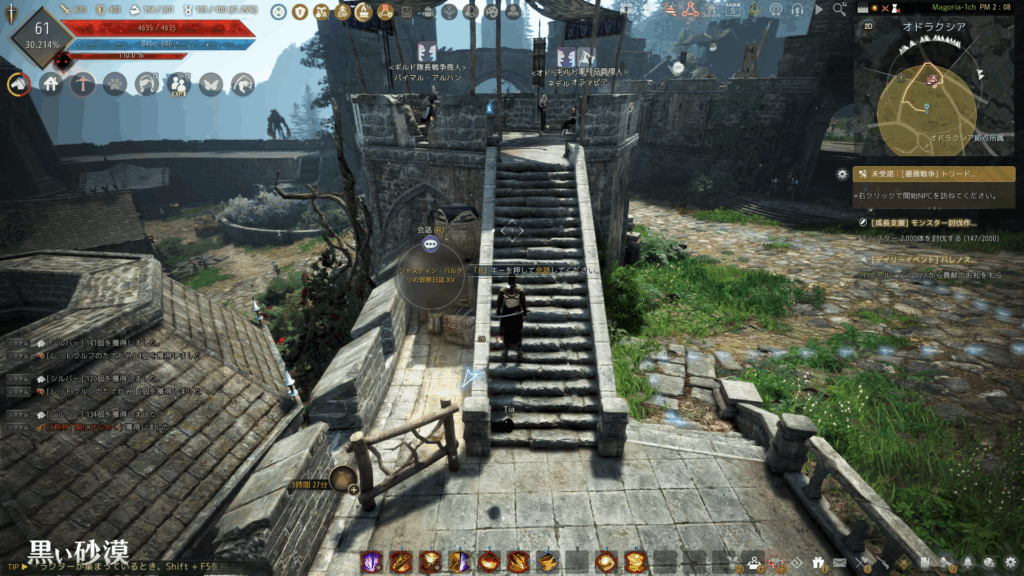Click the gift box rewards icon
This screenshot has width=1024, height=576.
pos(818,563)
